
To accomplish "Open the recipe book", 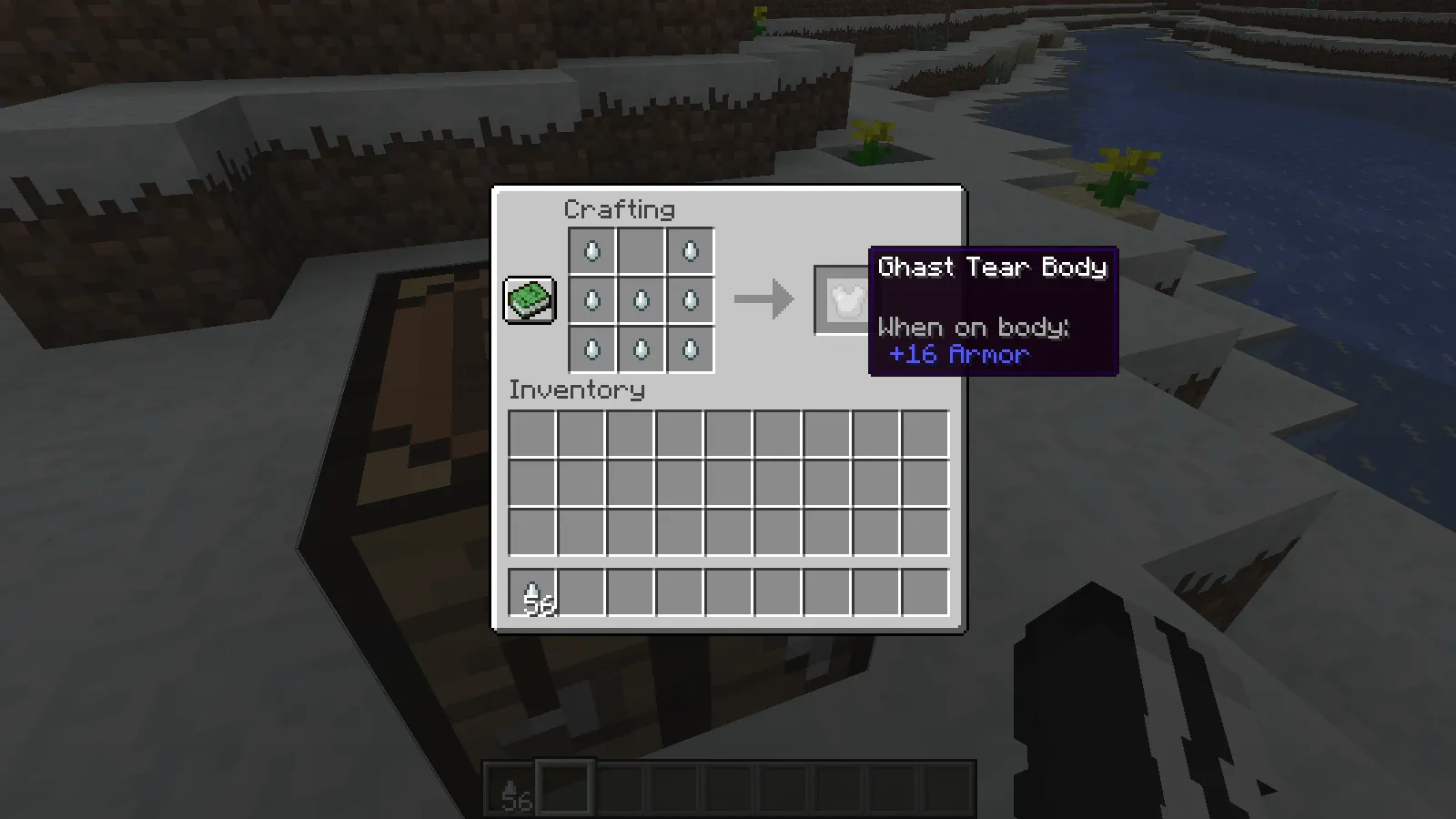I will pyautogui.click(x=530, y=298).
